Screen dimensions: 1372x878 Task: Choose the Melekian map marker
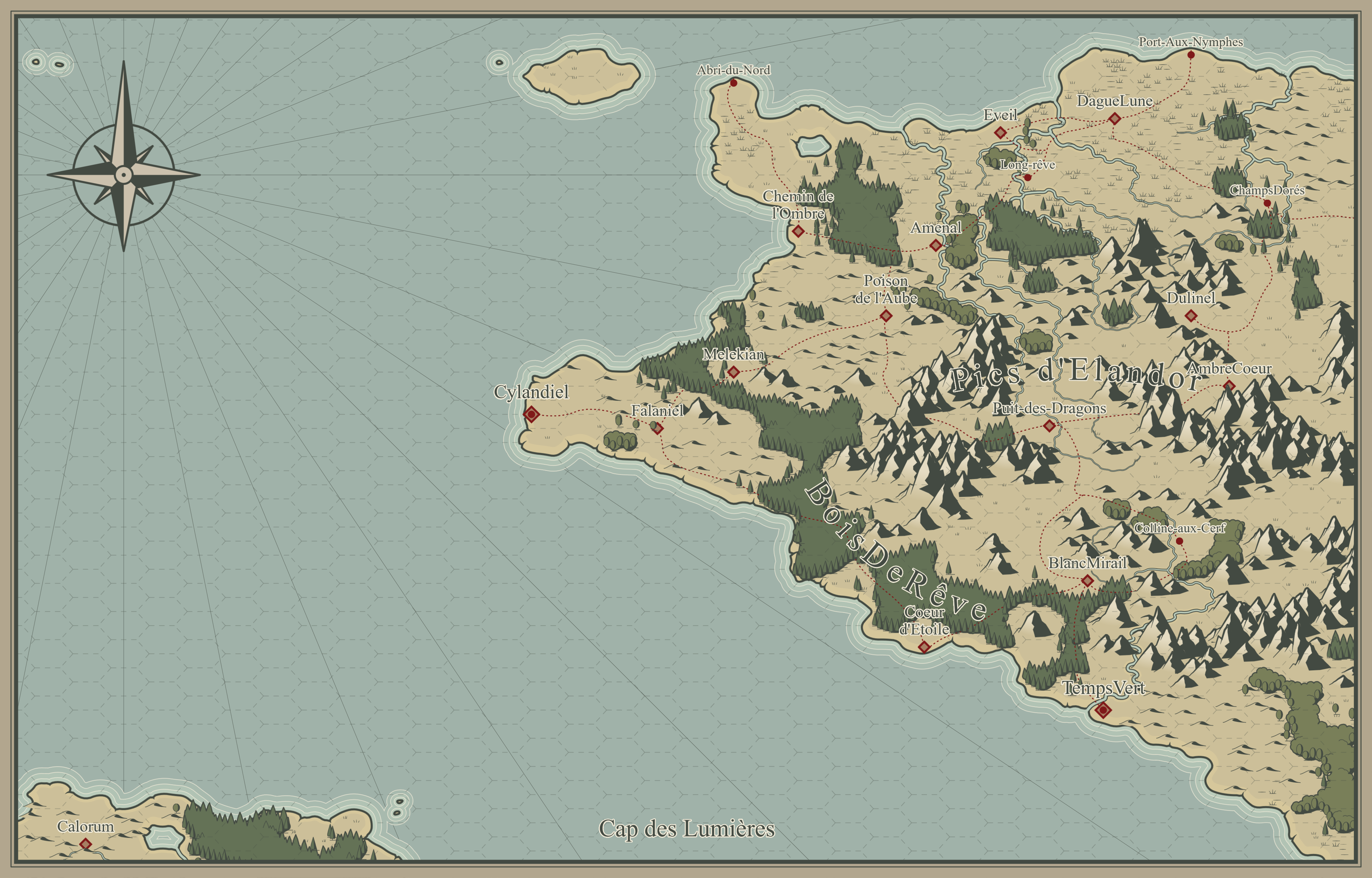[x=734, y=372]
